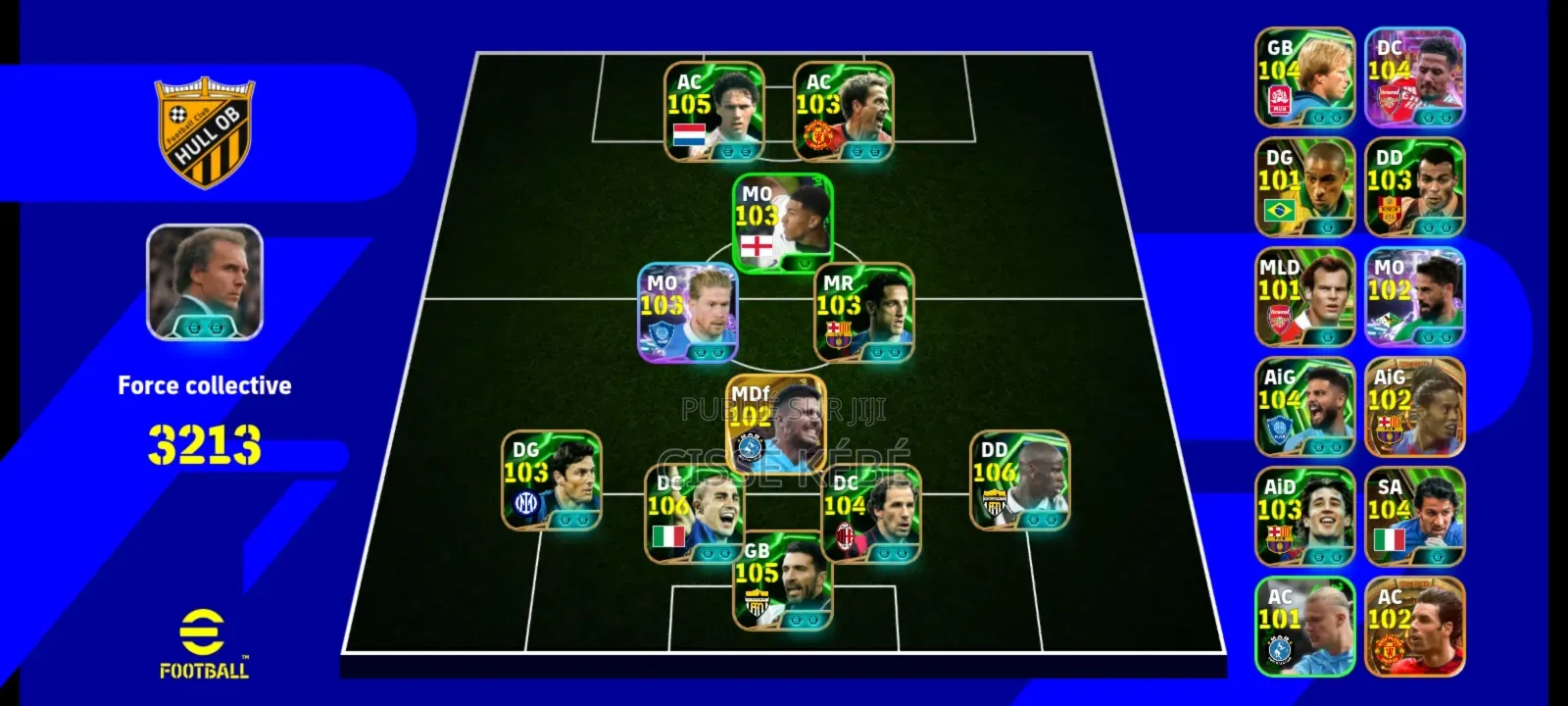Open the manager portrait card
The width and height of the screenshot is (1568, 706).
coord(205,282)
